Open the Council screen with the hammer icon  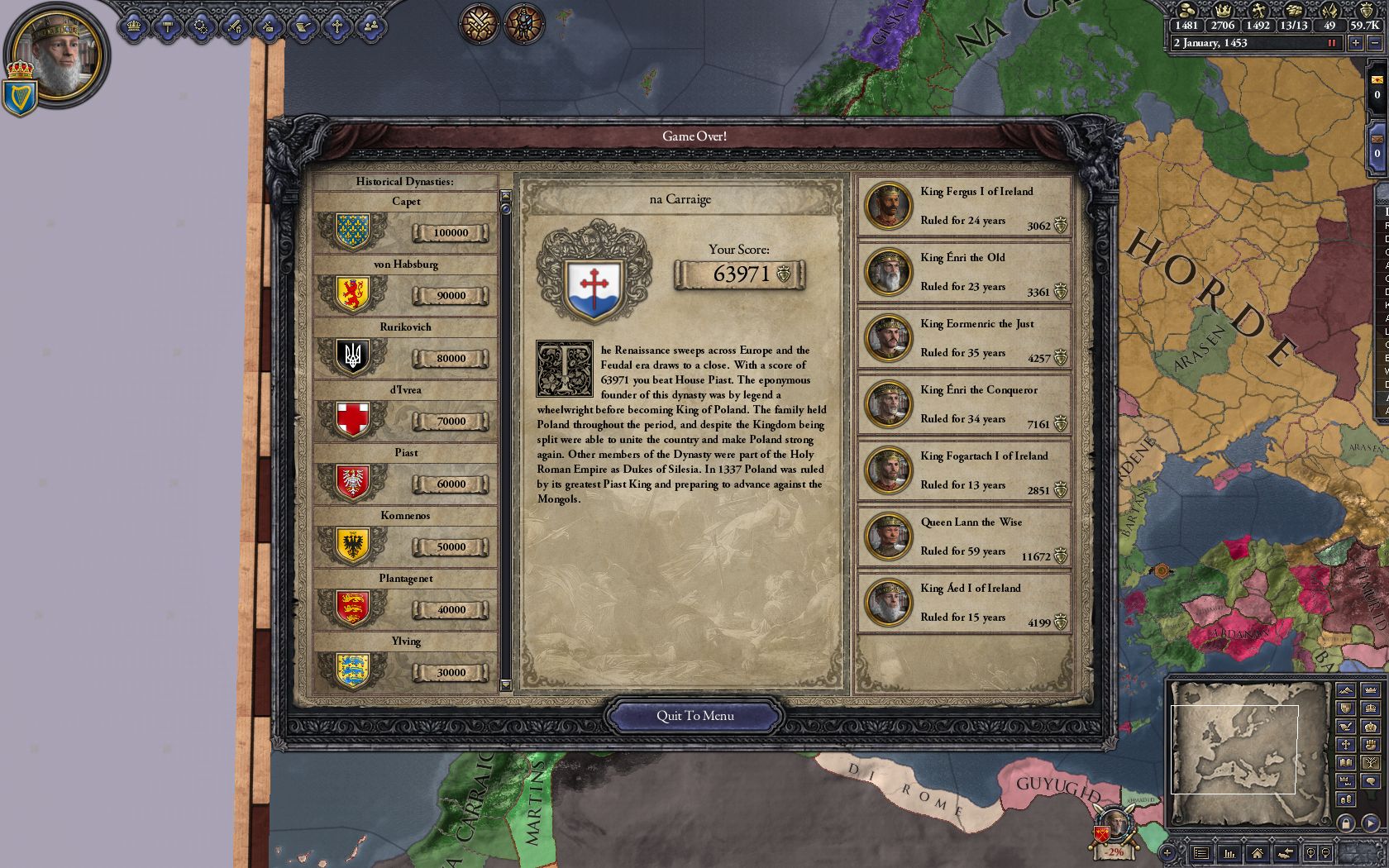click(166, 27)
